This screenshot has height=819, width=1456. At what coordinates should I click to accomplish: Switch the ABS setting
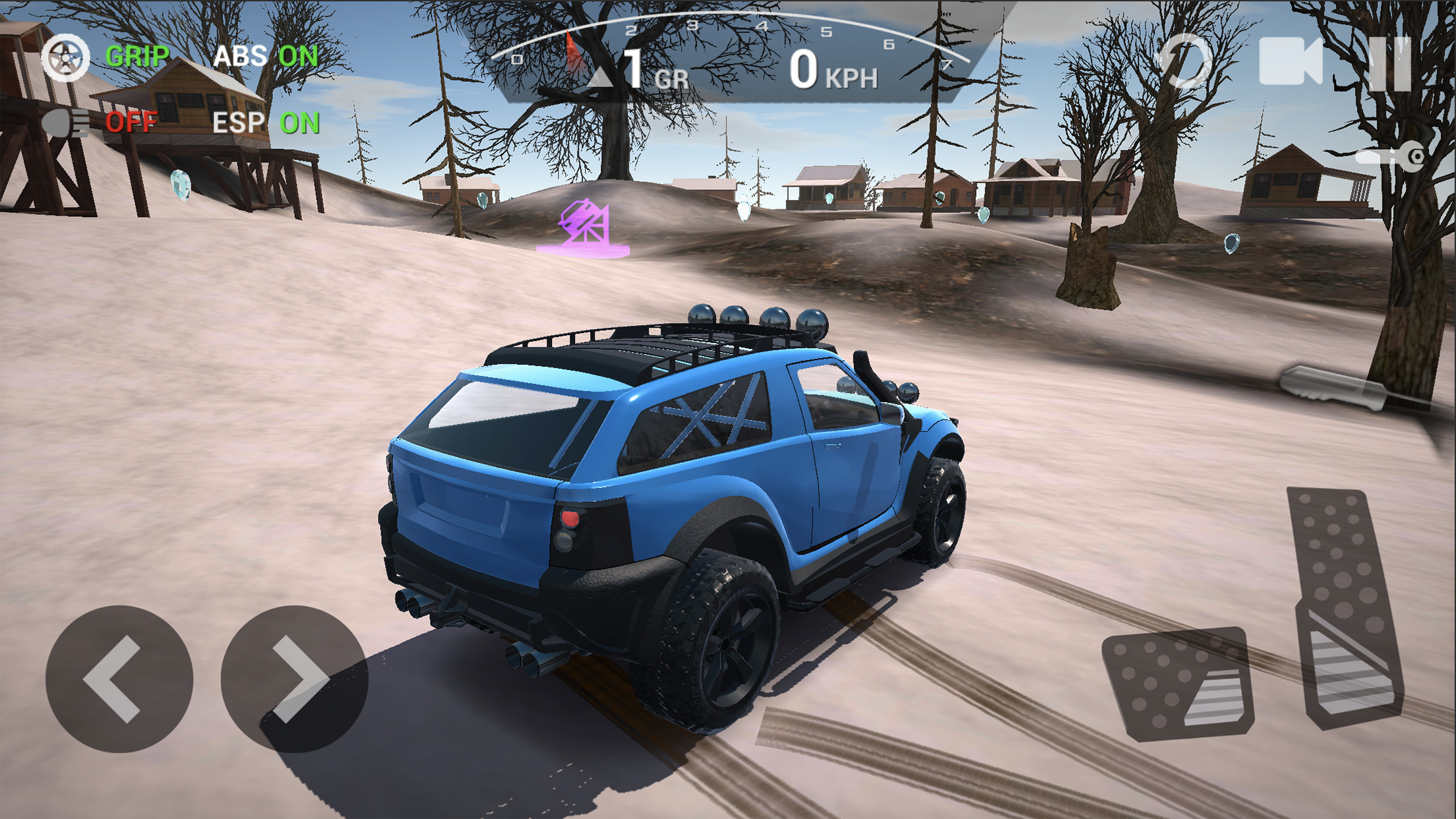coord(265,57)
